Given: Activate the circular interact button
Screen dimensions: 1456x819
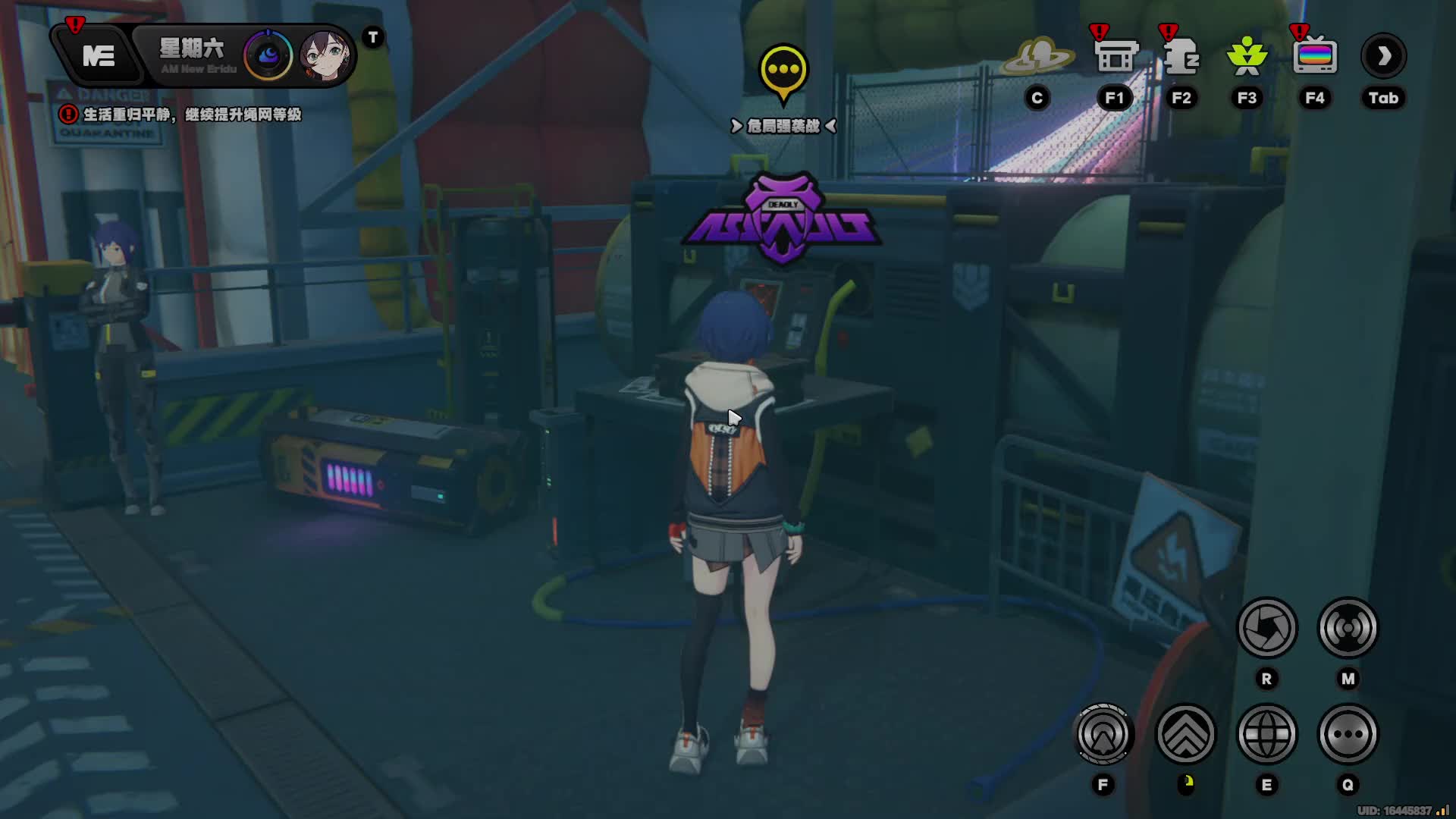Looking at the screenshot, I should (1103, 734).
